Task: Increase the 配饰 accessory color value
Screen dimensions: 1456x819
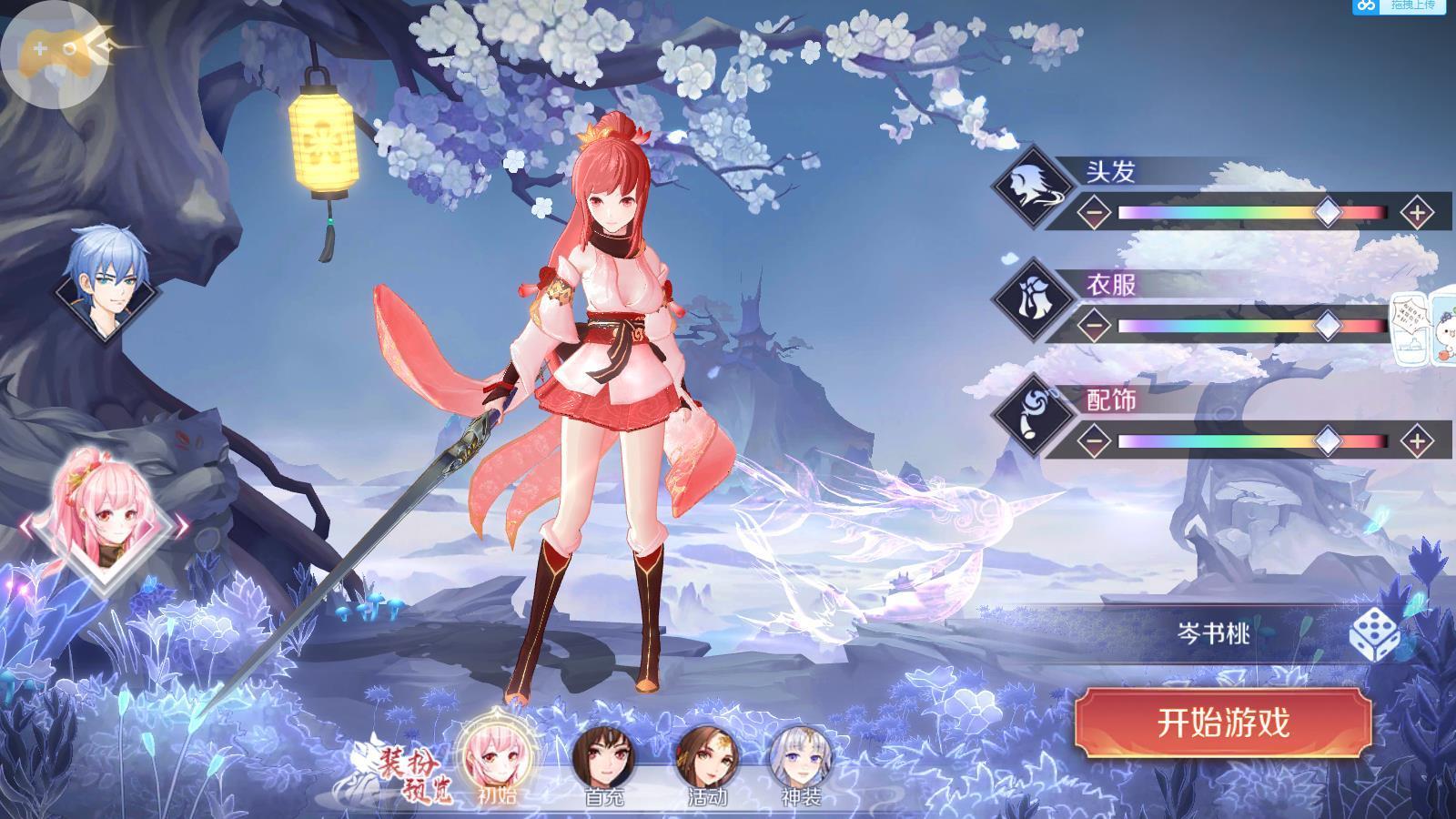Action: point(1416,441)
